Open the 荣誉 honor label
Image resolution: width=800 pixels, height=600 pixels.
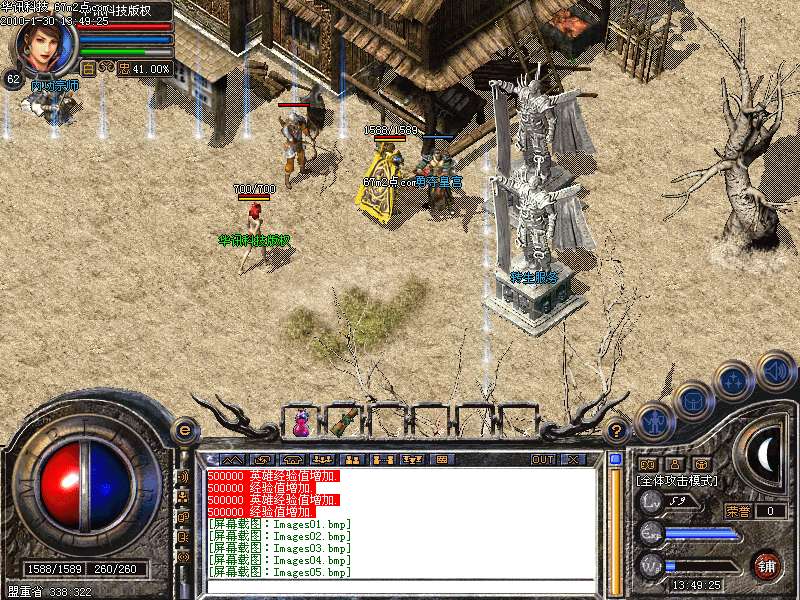pyautogui.click(x=738, y=511)
